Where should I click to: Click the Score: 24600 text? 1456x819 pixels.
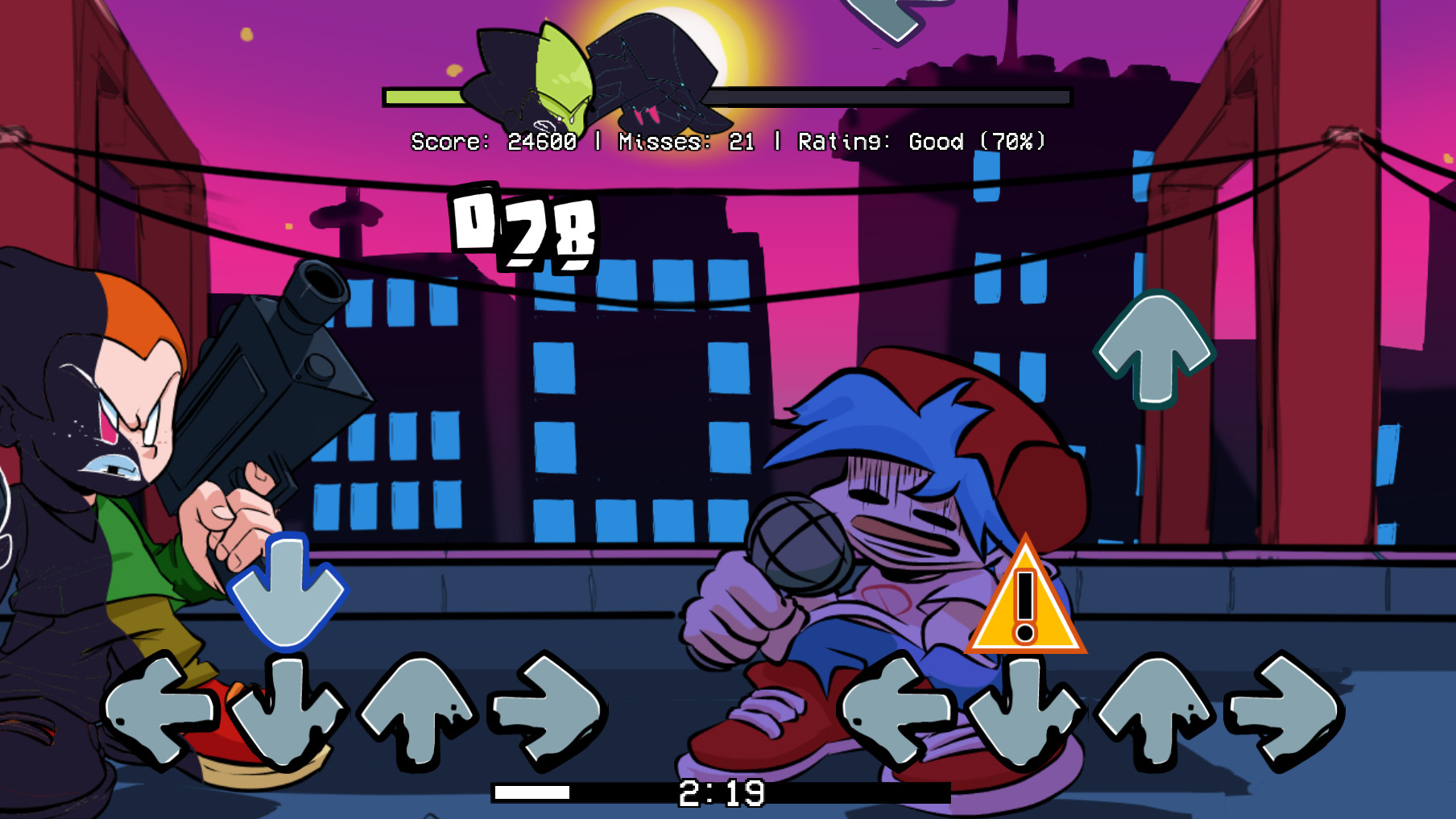[493, 143]
